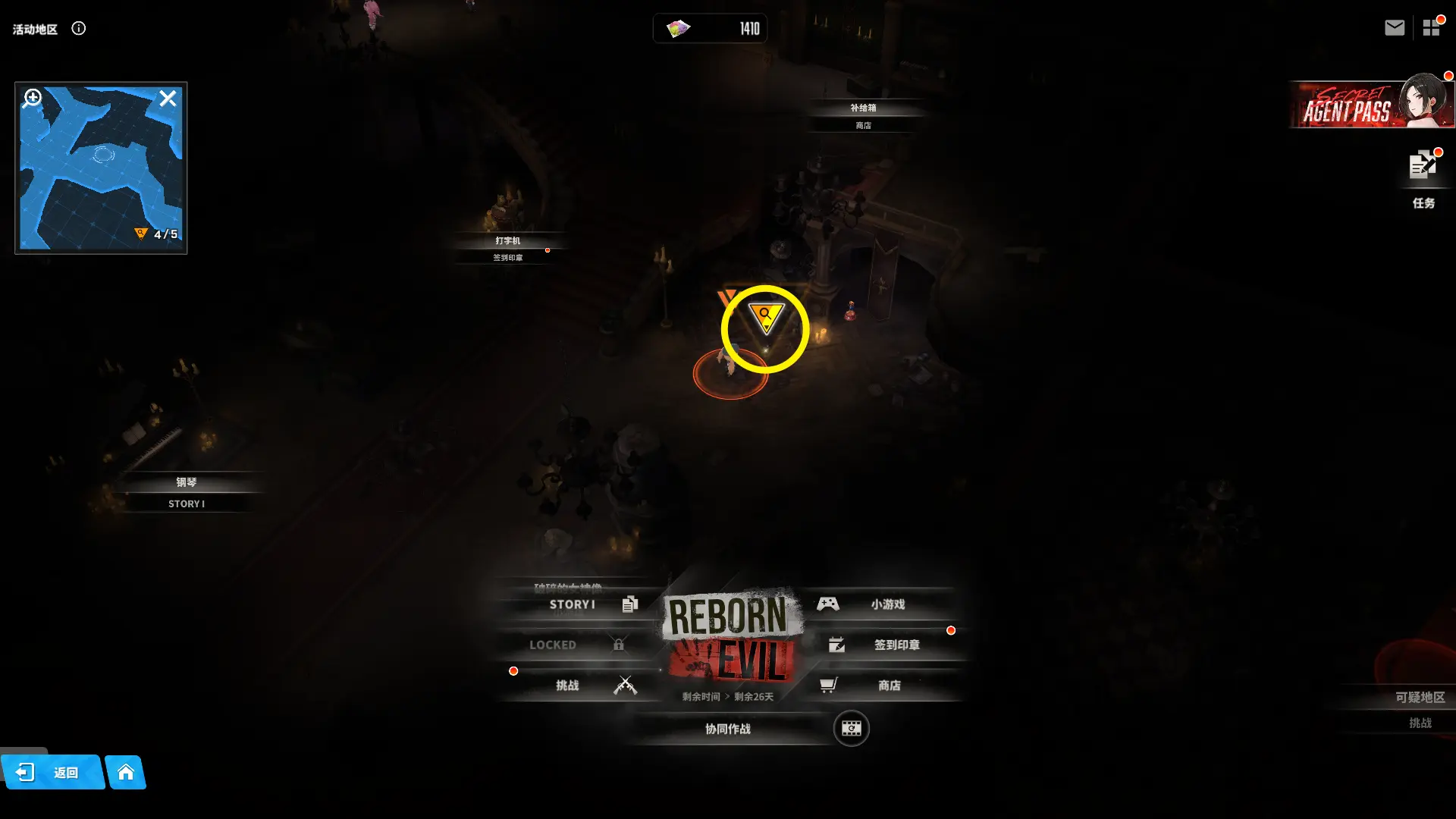Click the film reel icon button
This screenshot has width=1456, height=819.
851,729
